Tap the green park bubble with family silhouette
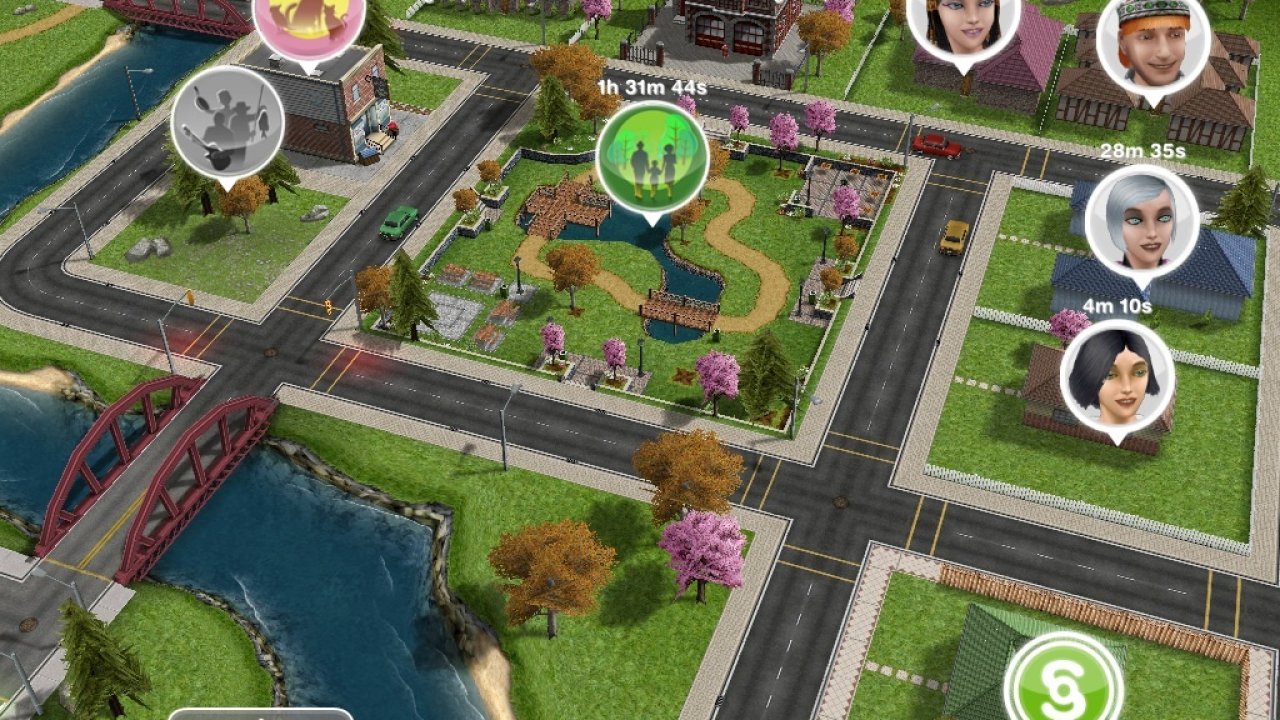 tap(651, 158)
